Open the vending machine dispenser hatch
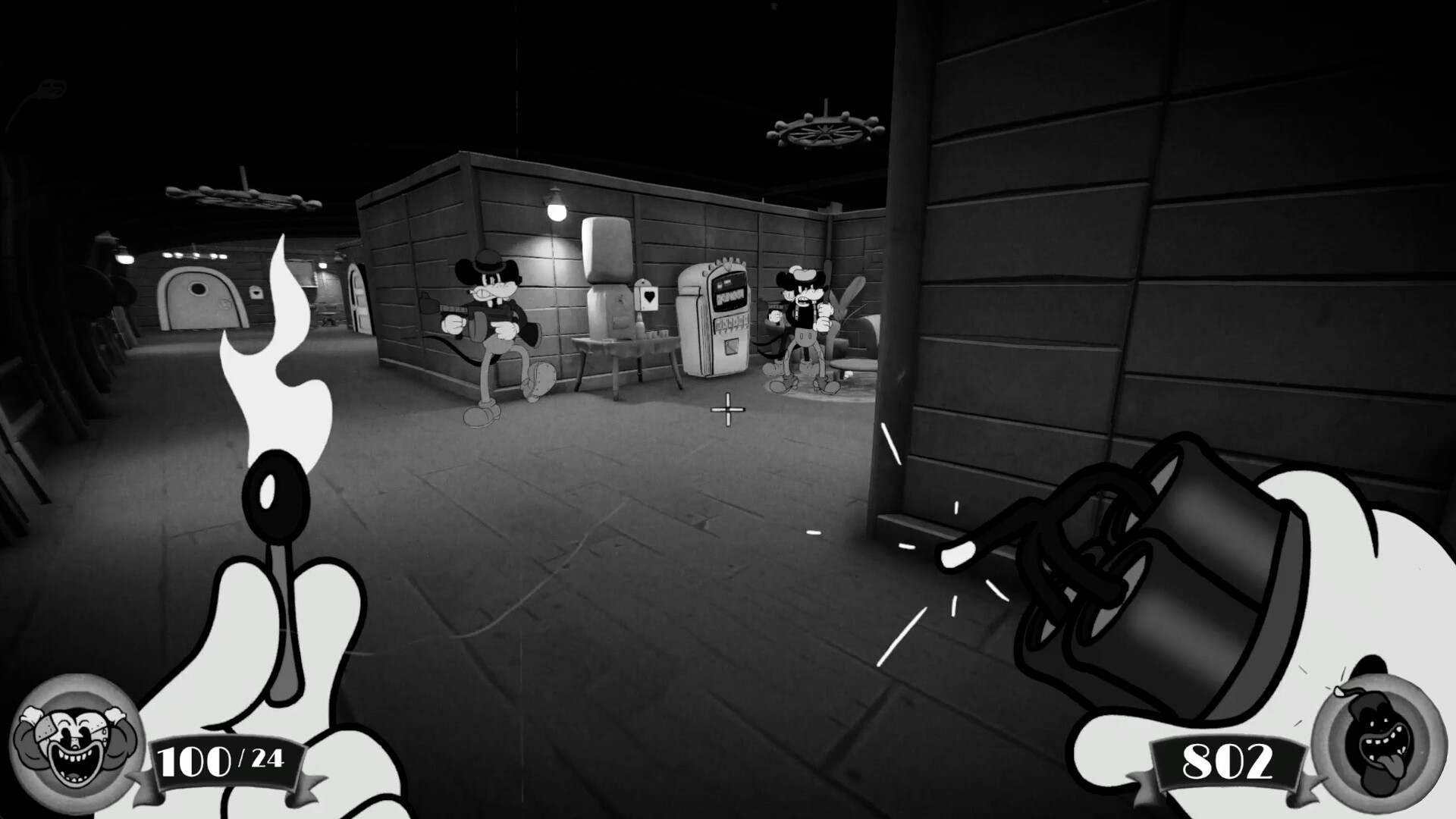 731,347
